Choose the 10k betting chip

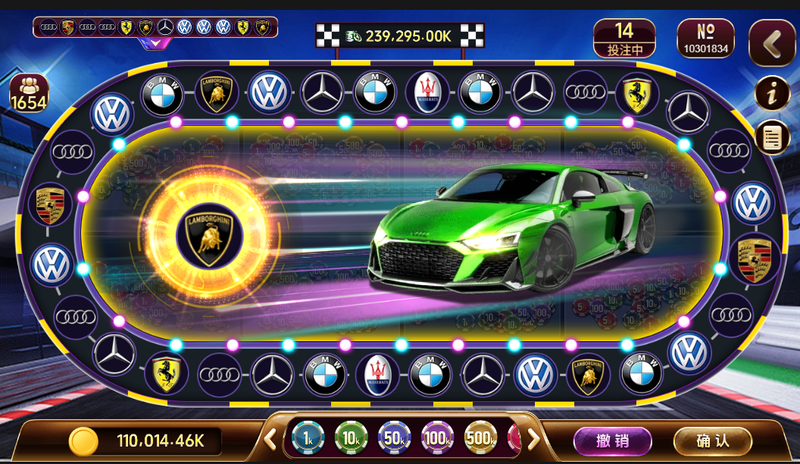(351, 438)
